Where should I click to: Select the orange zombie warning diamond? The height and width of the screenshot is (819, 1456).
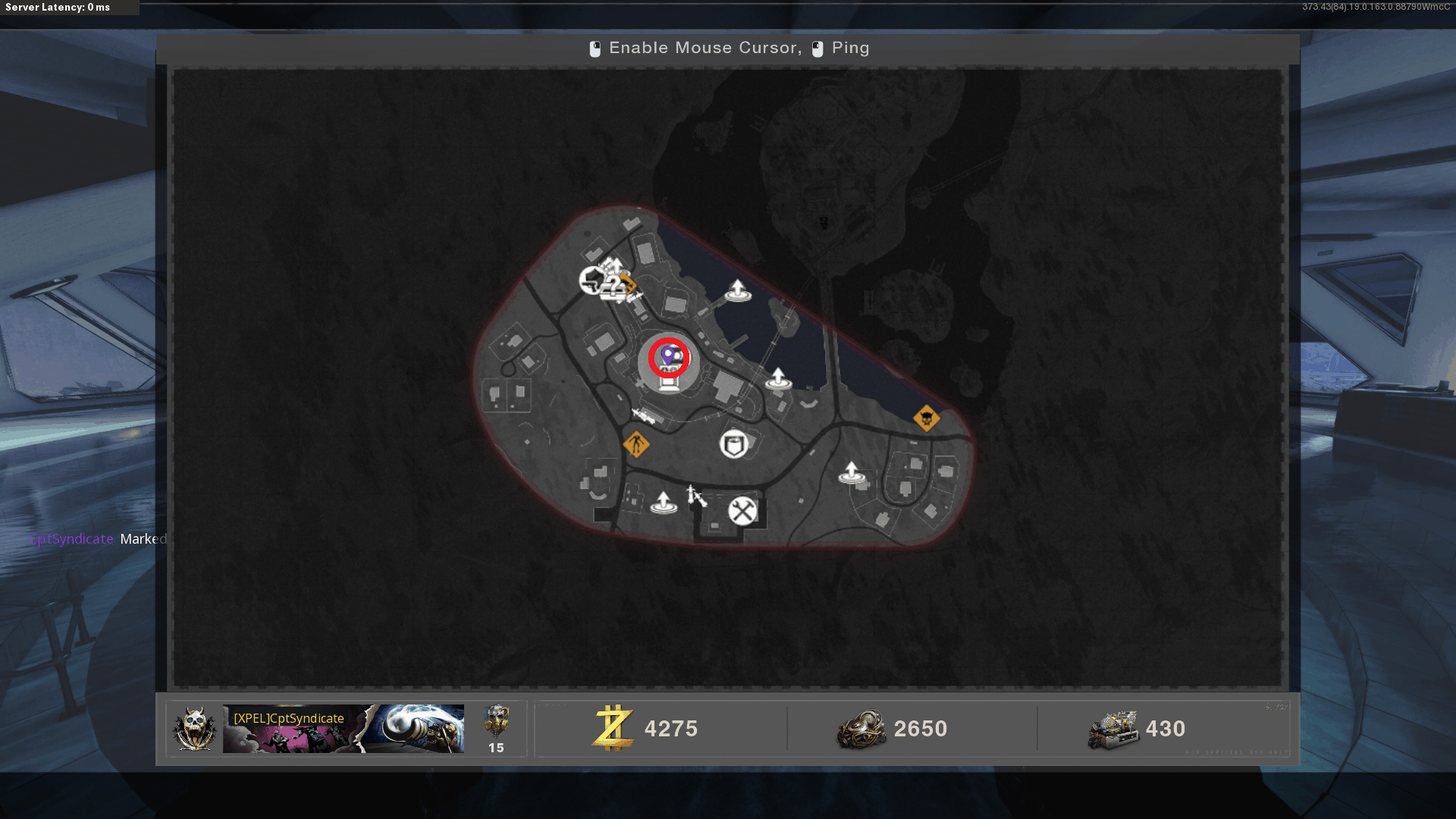tap(636, 444)
